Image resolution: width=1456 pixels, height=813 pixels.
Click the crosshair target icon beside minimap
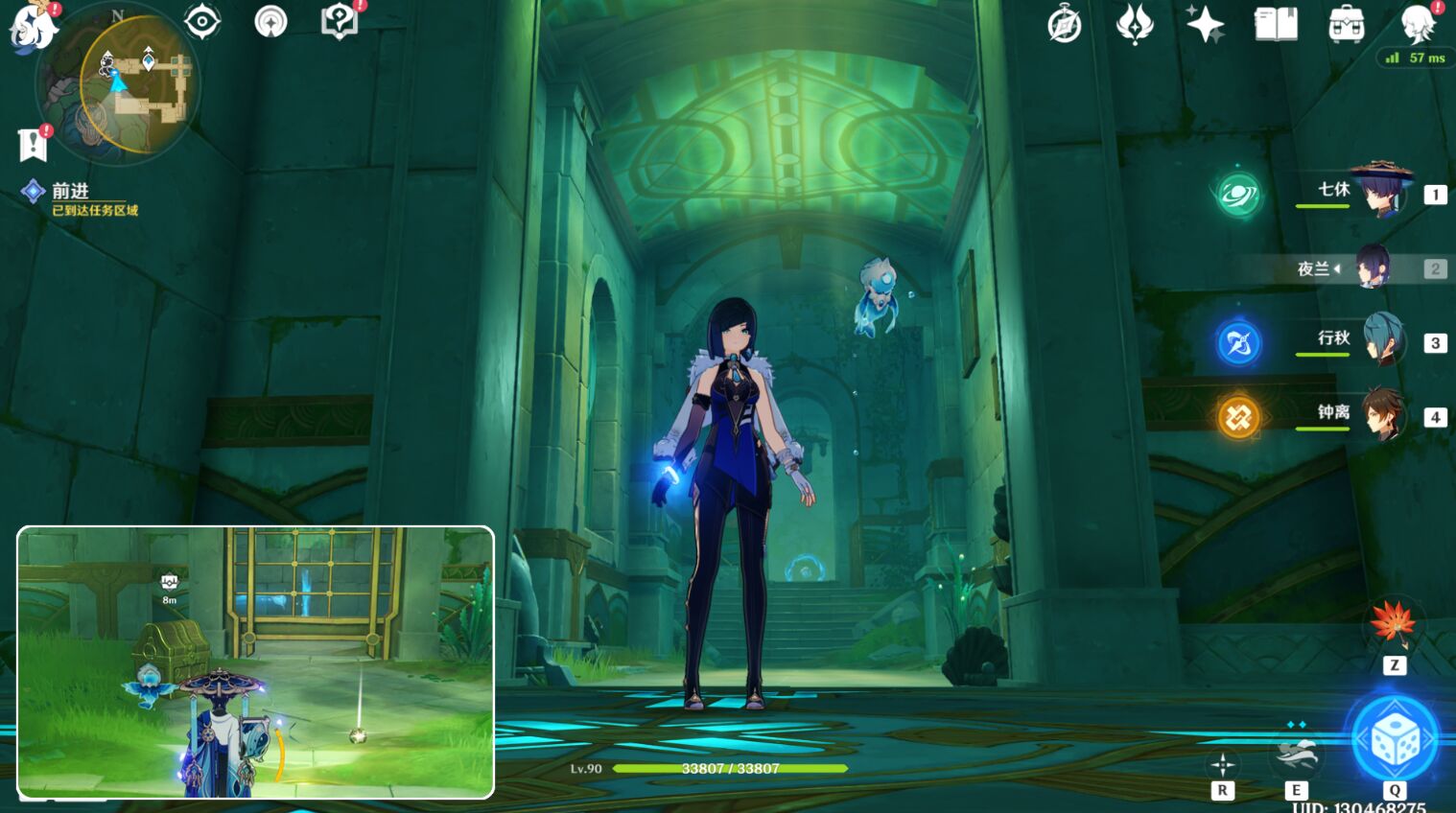(201, 22)
